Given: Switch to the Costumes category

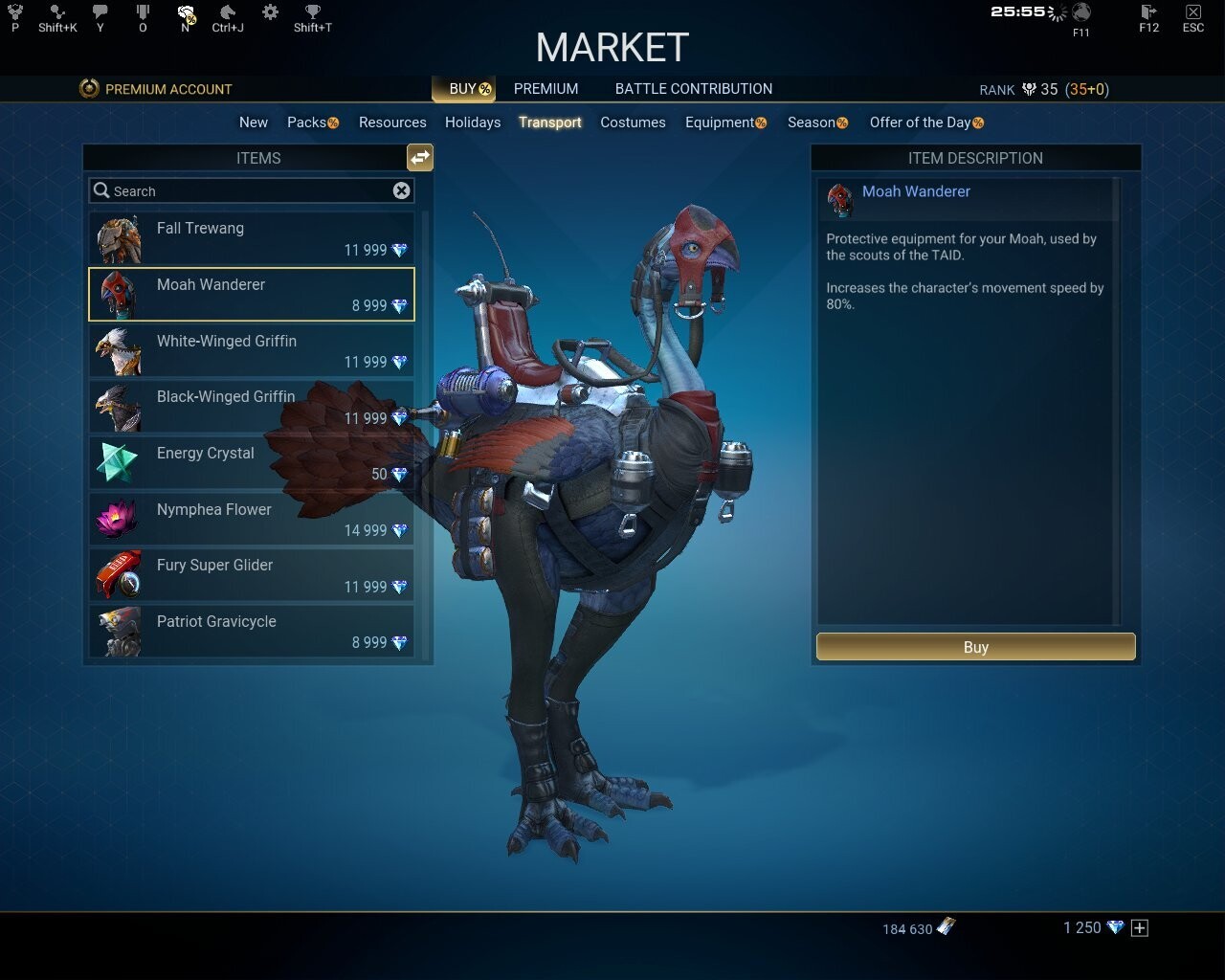Looking at the screenshot, I should point(633,122).
